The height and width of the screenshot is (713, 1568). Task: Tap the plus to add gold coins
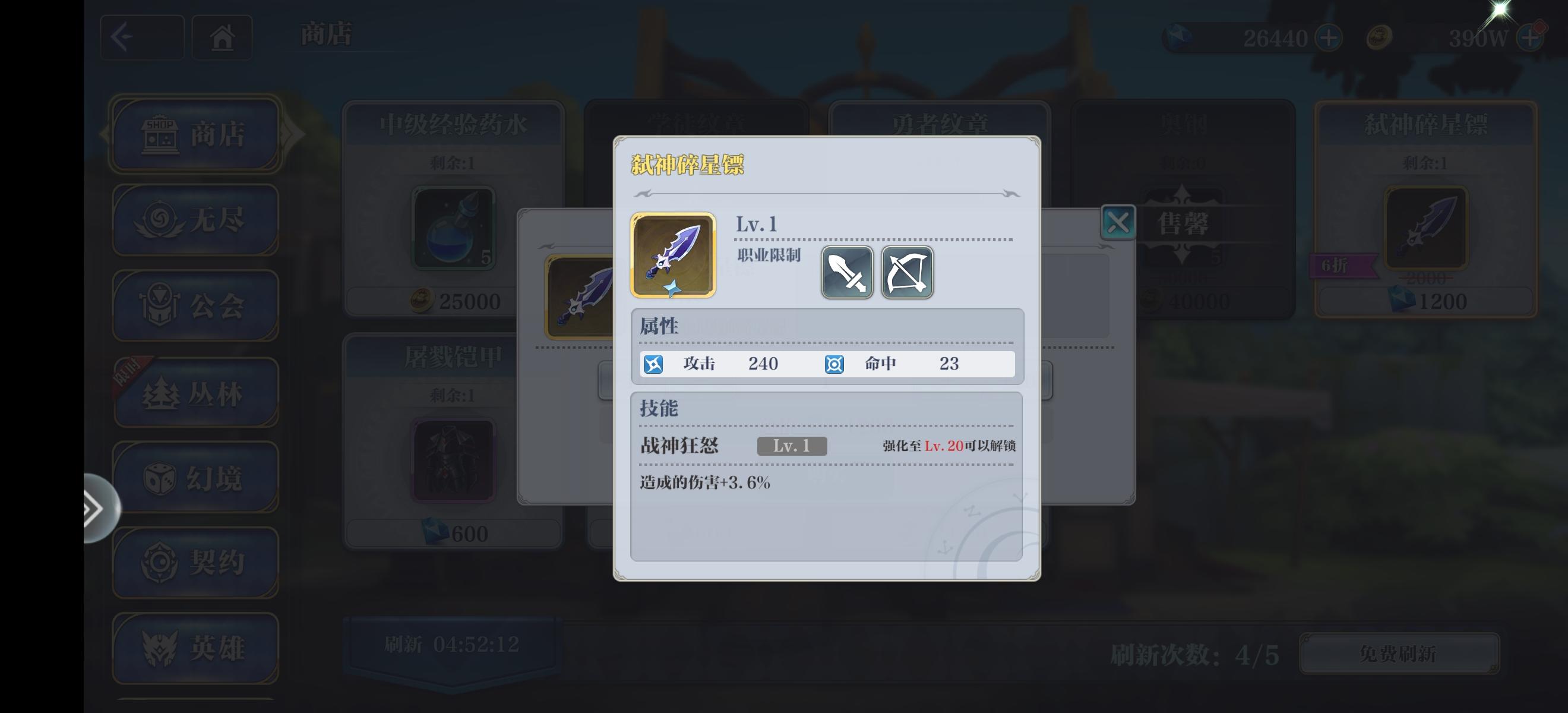(1529, 38)
